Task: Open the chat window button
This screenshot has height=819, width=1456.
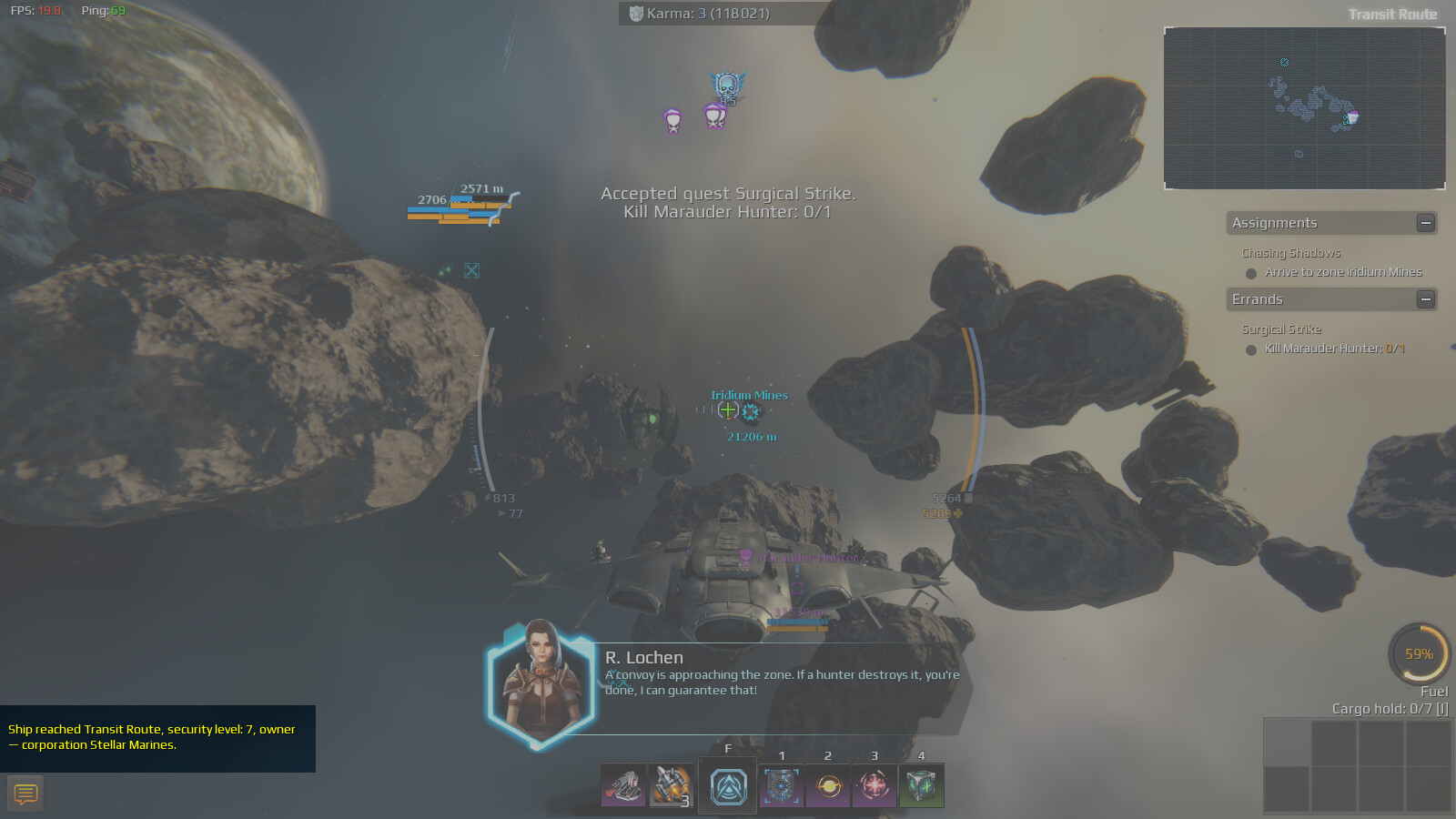Action: pos(25,794)
